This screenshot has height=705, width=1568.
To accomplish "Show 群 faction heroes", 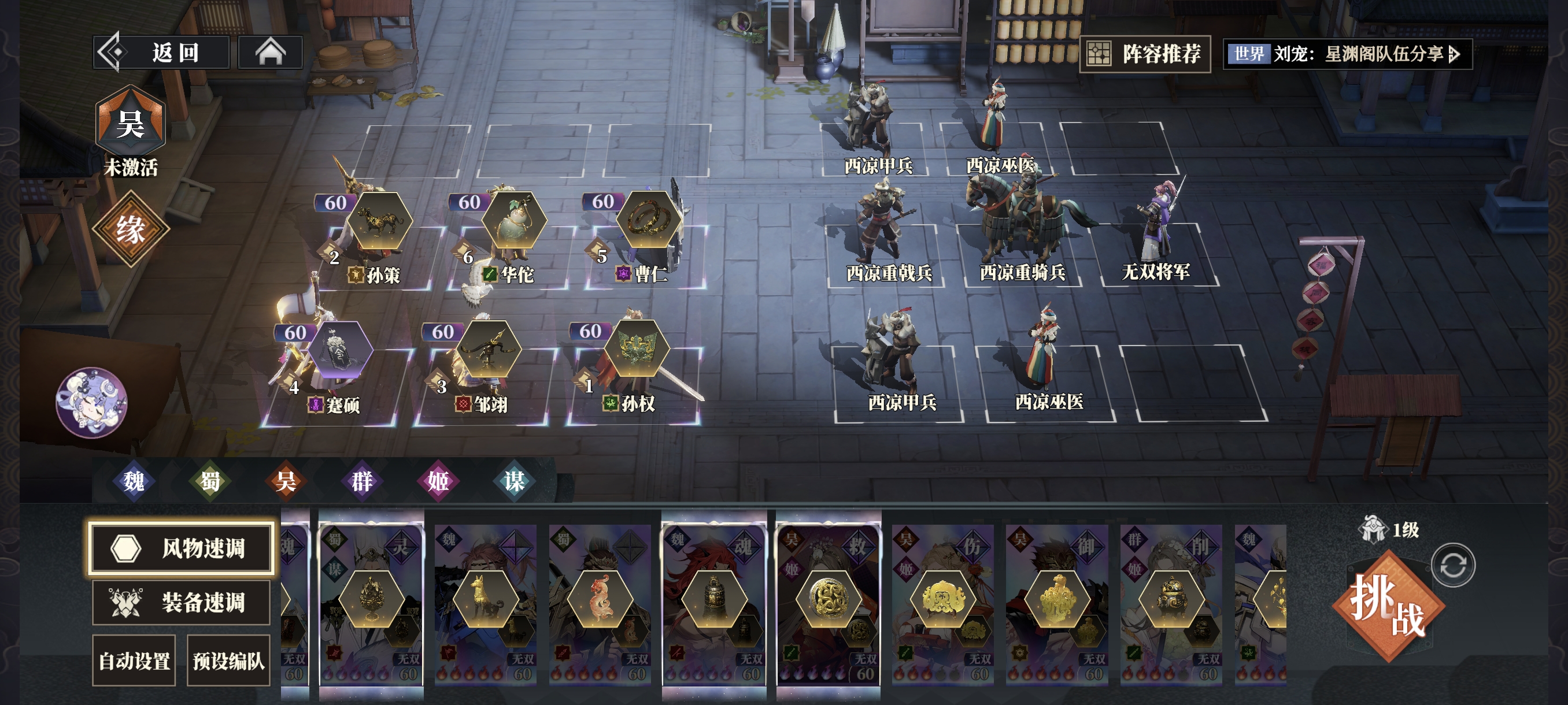I will [362, 481].
